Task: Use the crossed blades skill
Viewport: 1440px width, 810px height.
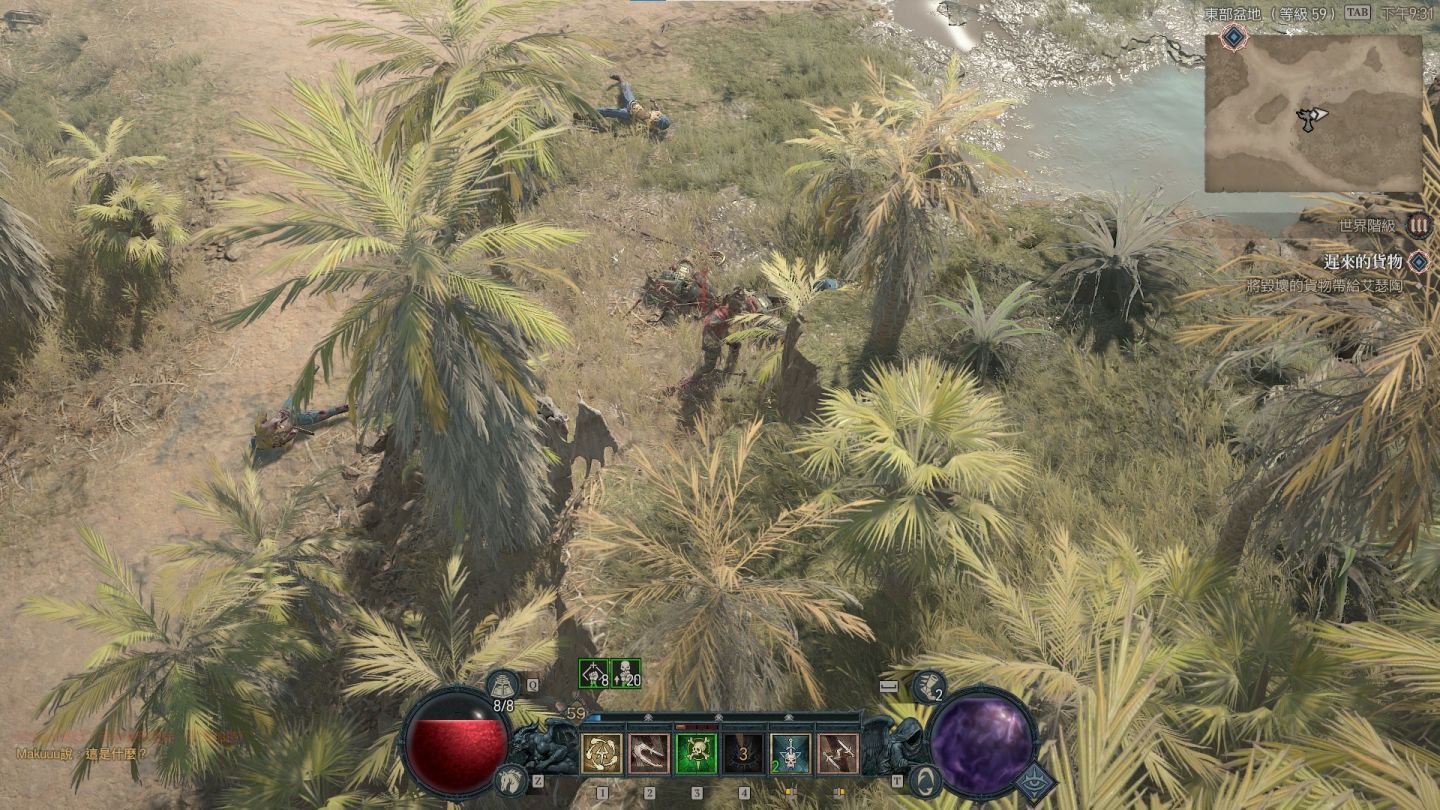Action: [x=838, y=754]
